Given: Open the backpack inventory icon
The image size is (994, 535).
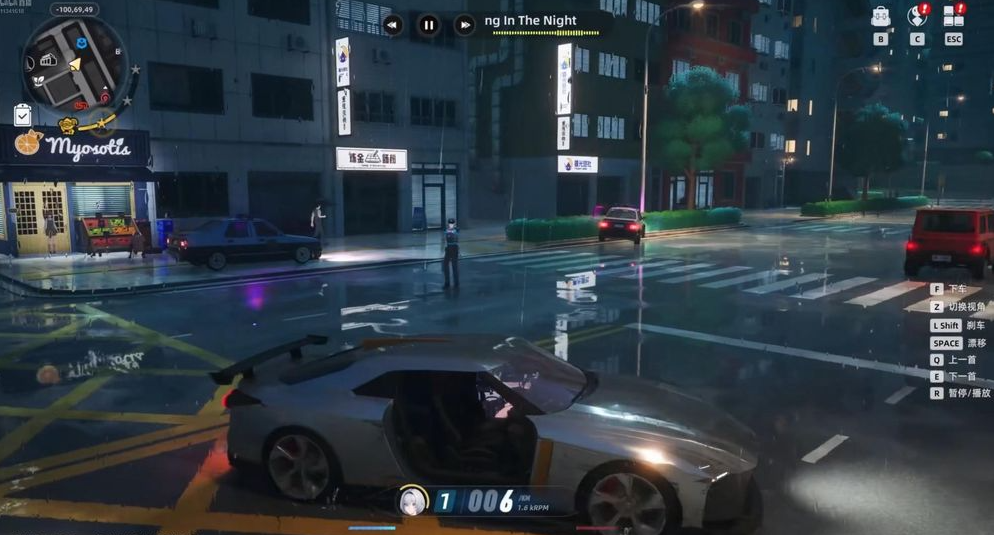Looking at the screenshot, I should tap(880, 16).
